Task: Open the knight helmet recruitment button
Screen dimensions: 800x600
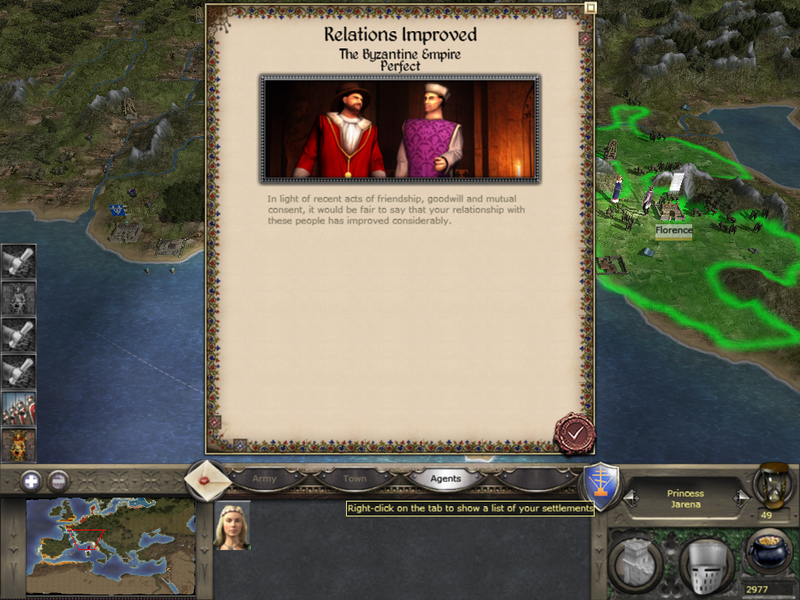Action: pos(707,565)
